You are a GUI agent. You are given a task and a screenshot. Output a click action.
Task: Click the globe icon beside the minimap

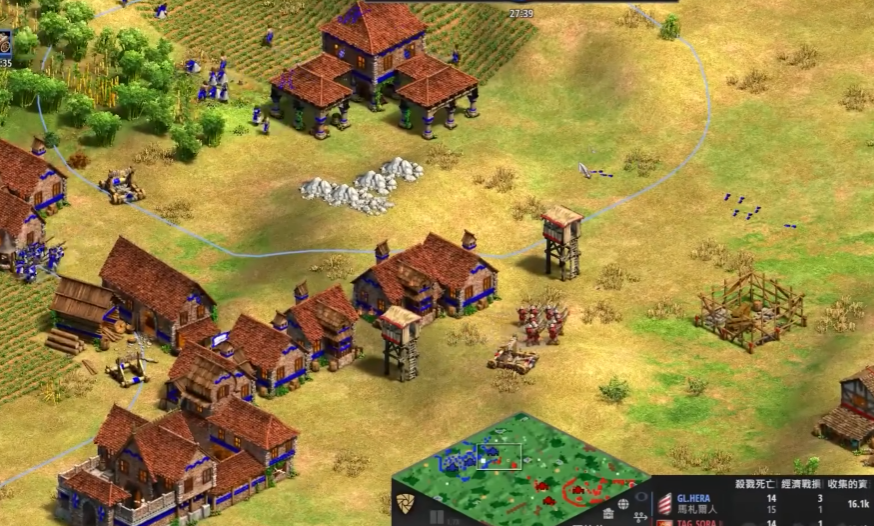click(623, 504)
